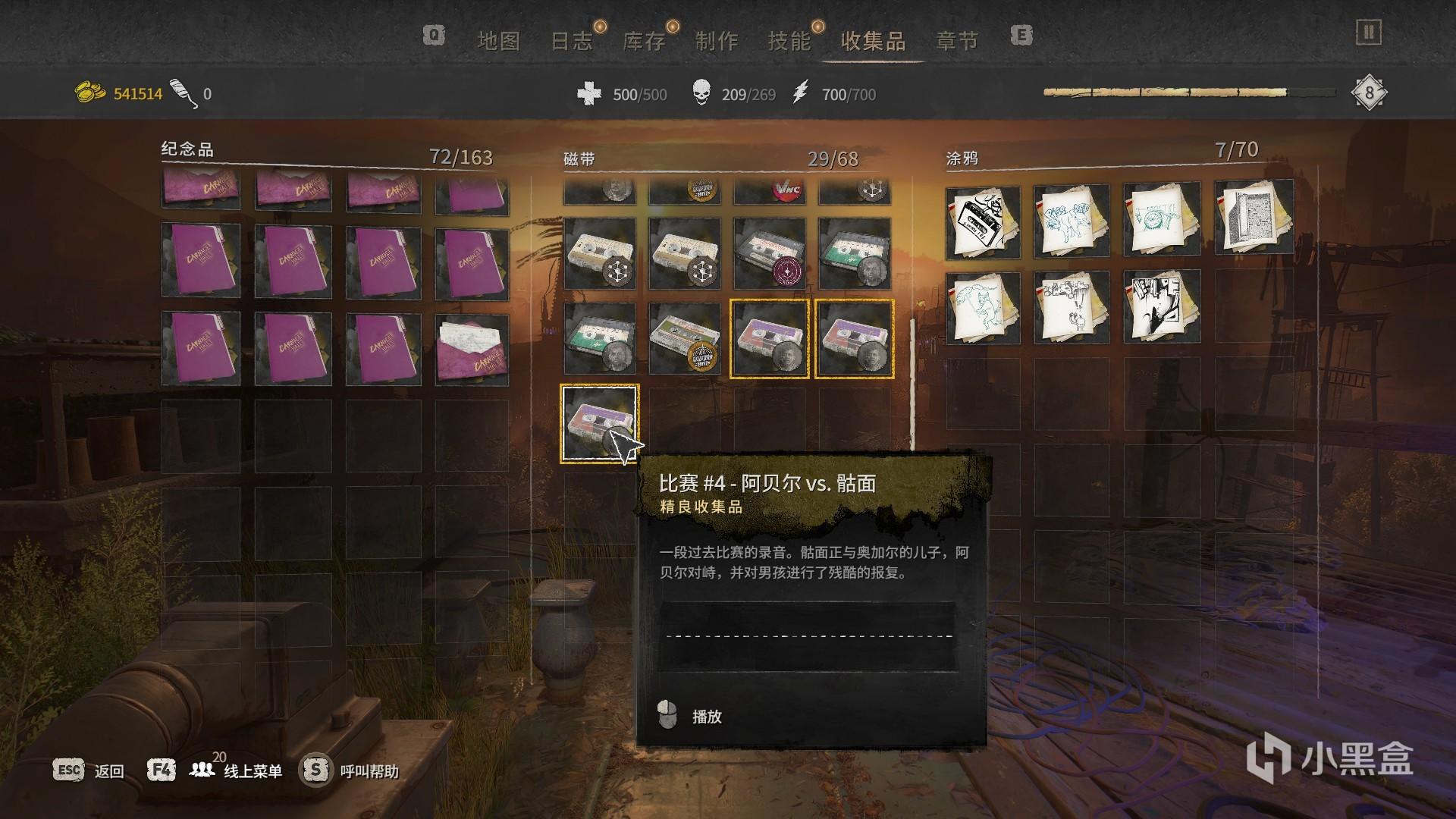Open the 线上菜单 online menu
Screen dimensions: 1456x819
click(x=253, y=771)
